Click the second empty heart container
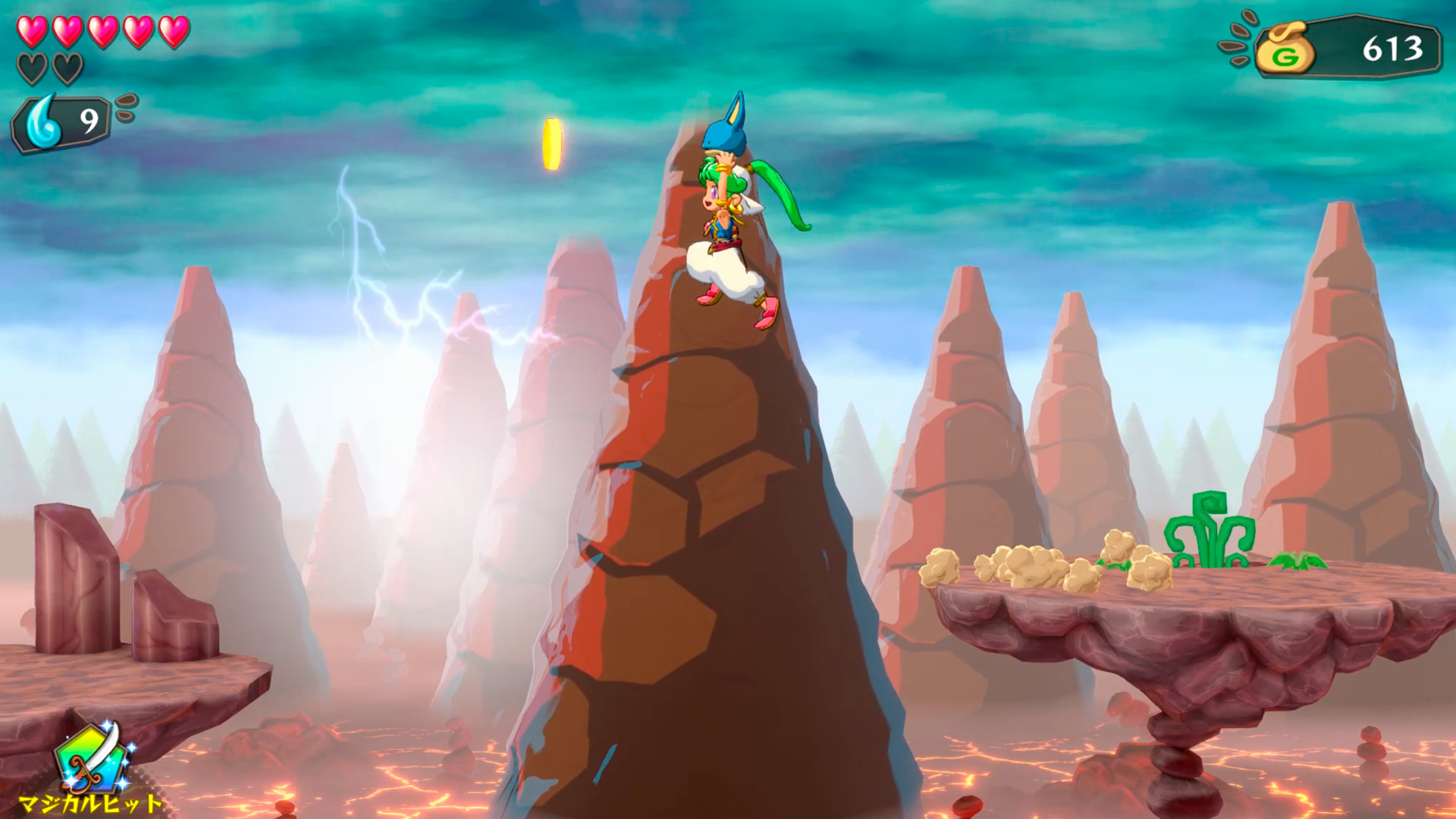1456x819 pixels. [70, 68]
